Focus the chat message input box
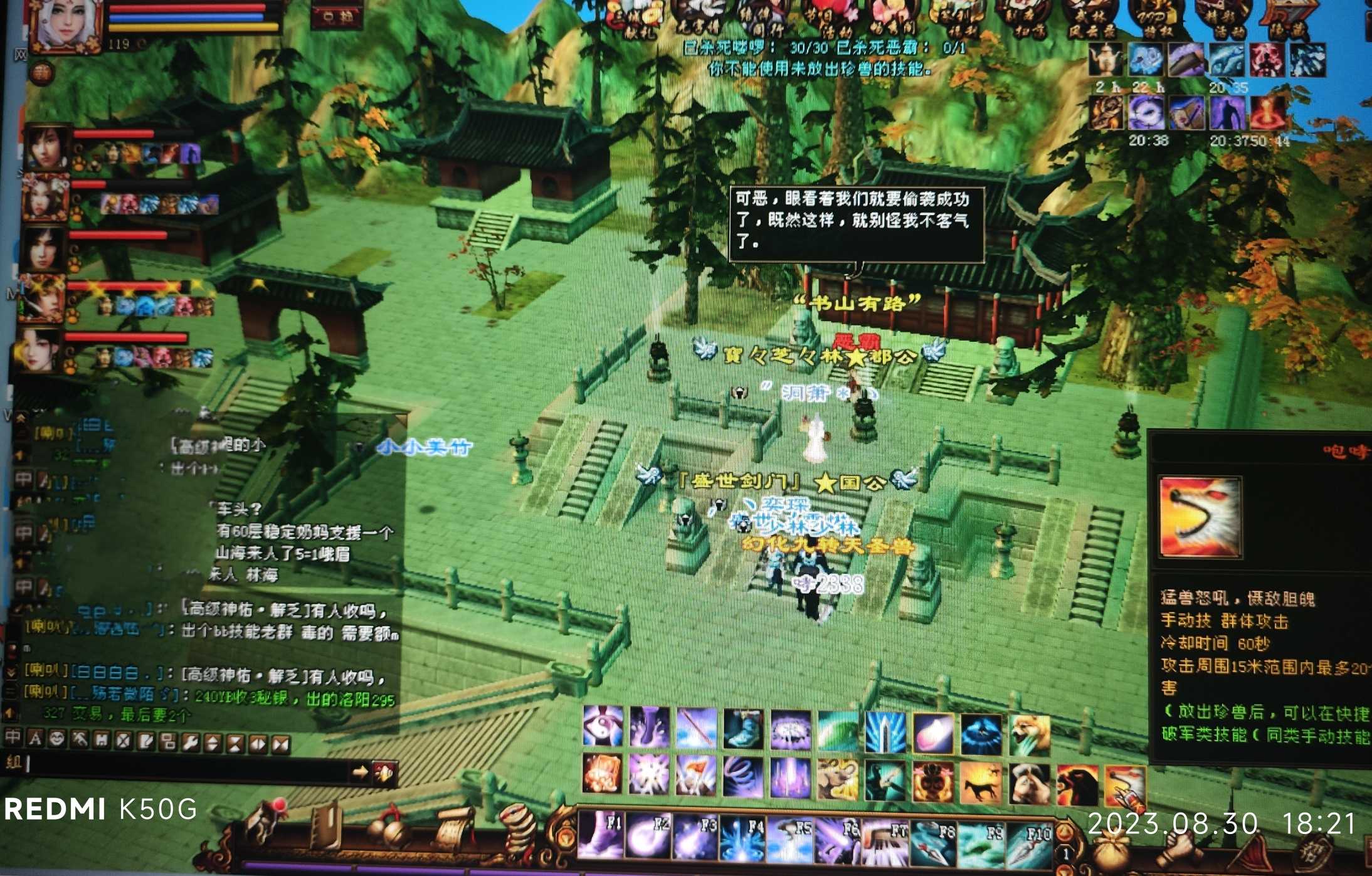 [188, 766]
